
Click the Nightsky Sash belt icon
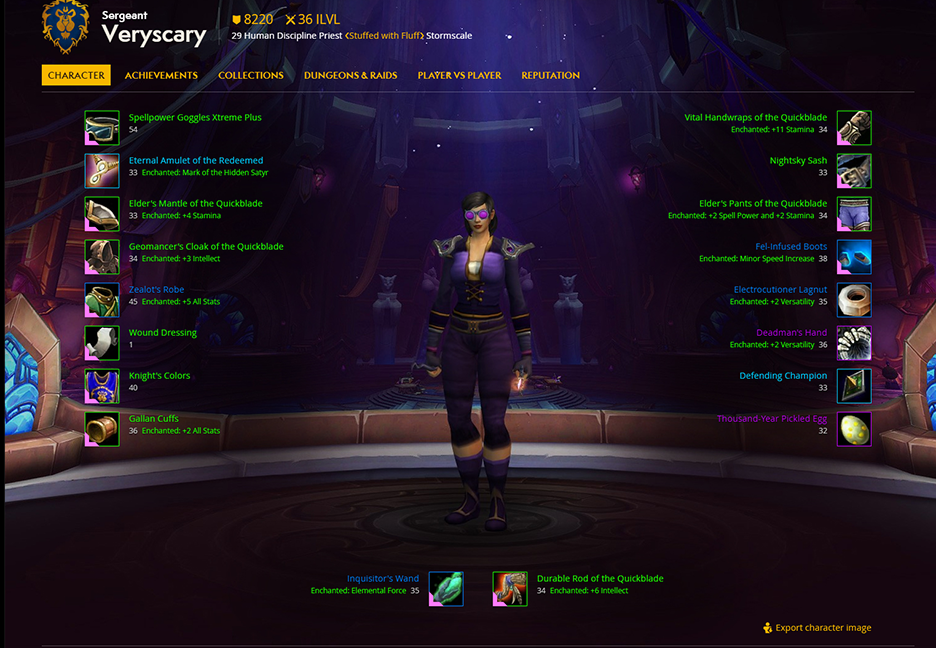click(x=854, y=171)
